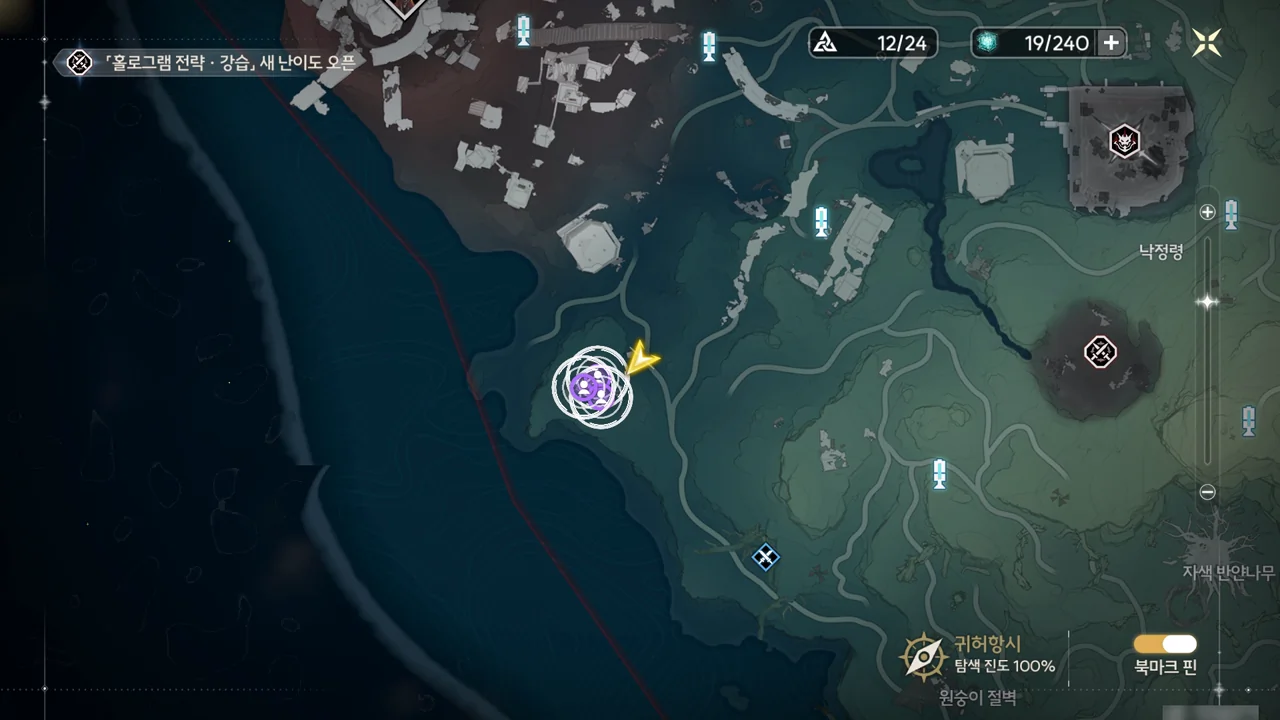Click the yellow player arrow marker
The height and width of the screenshot is (720, 1280).
coord(640,358)
